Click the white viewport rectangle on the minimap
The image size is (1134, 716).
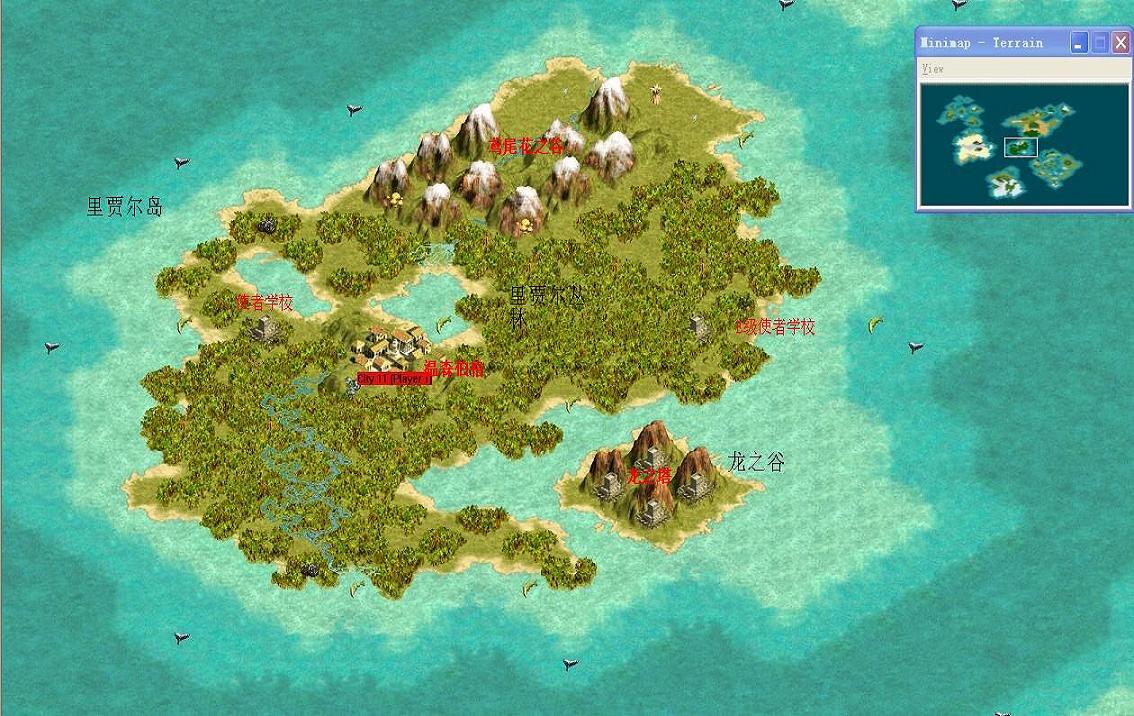1021,147
